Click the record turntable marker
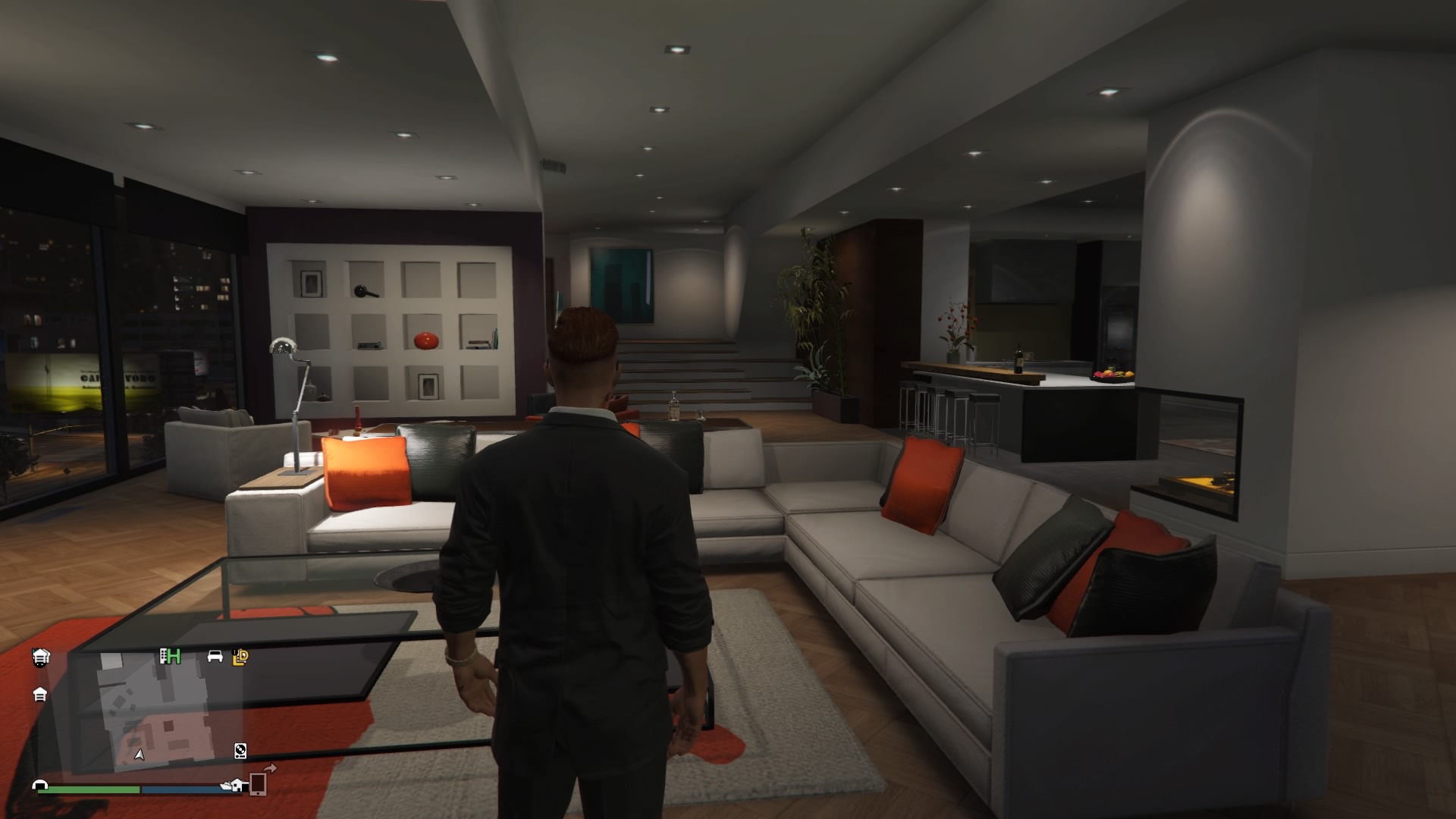Viewport: 1456px width, 819px height. [x=240, y=751]
